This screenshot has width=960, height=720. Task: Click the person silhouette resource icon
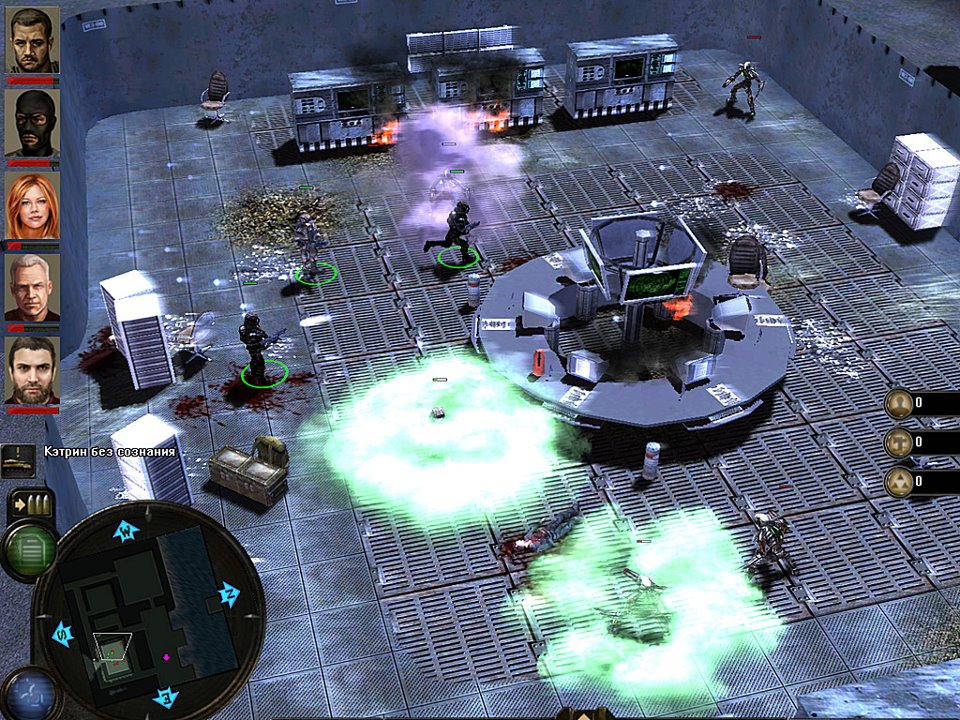[899, 403]
